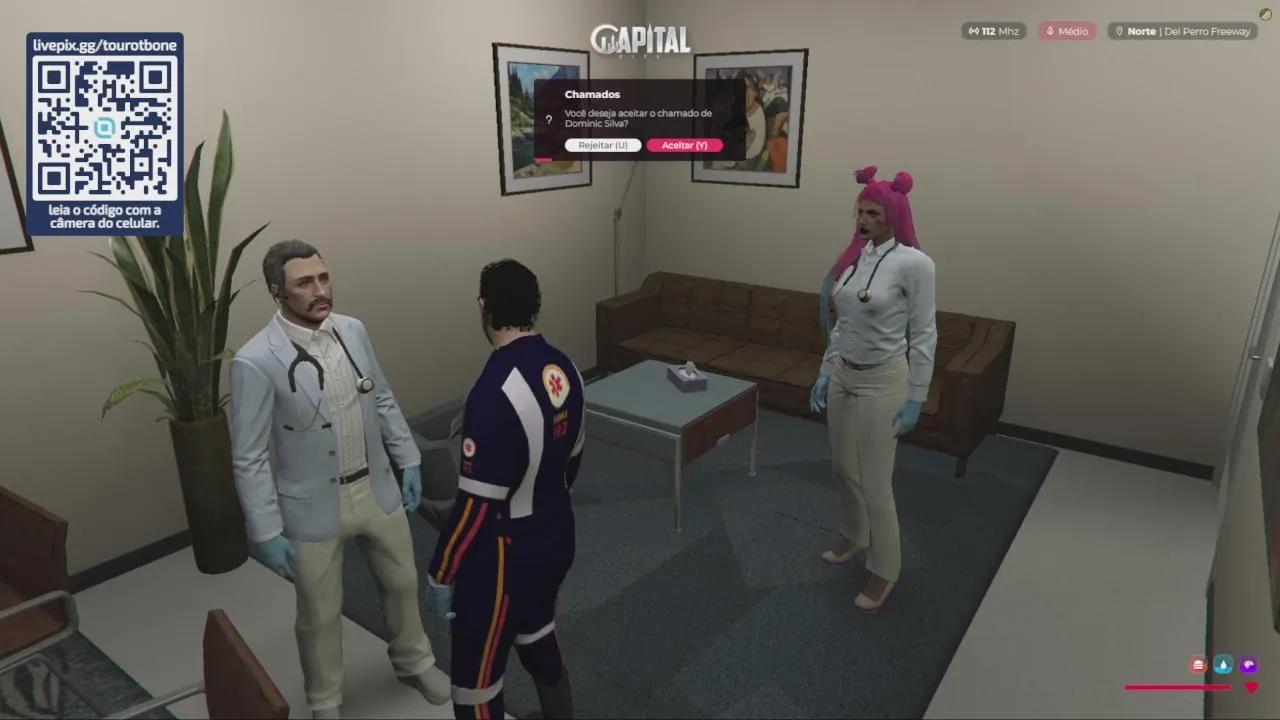
Task: Click the radio frequency signal icon
Action: click(973, 31)
